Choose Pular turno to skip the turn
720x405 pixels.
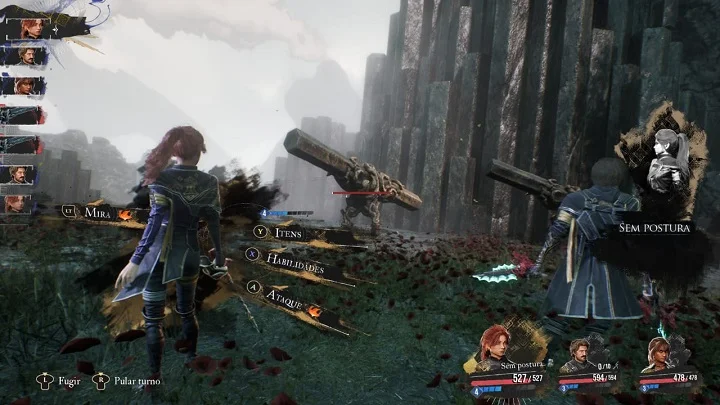[133, 381]
